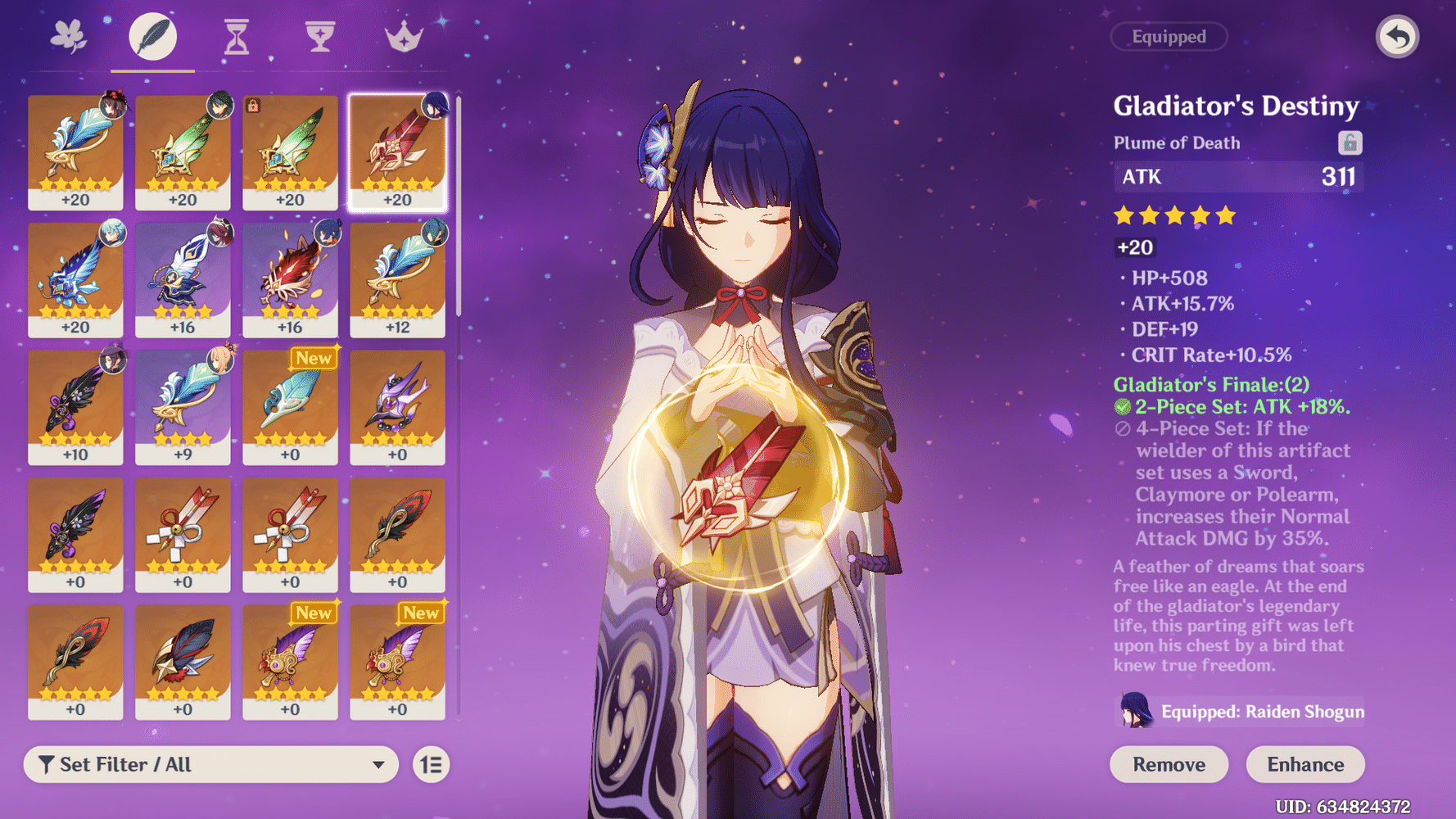1456x819 pixels.
Task: Switch to the Flower of Life tab
Action: click(69, 37)
